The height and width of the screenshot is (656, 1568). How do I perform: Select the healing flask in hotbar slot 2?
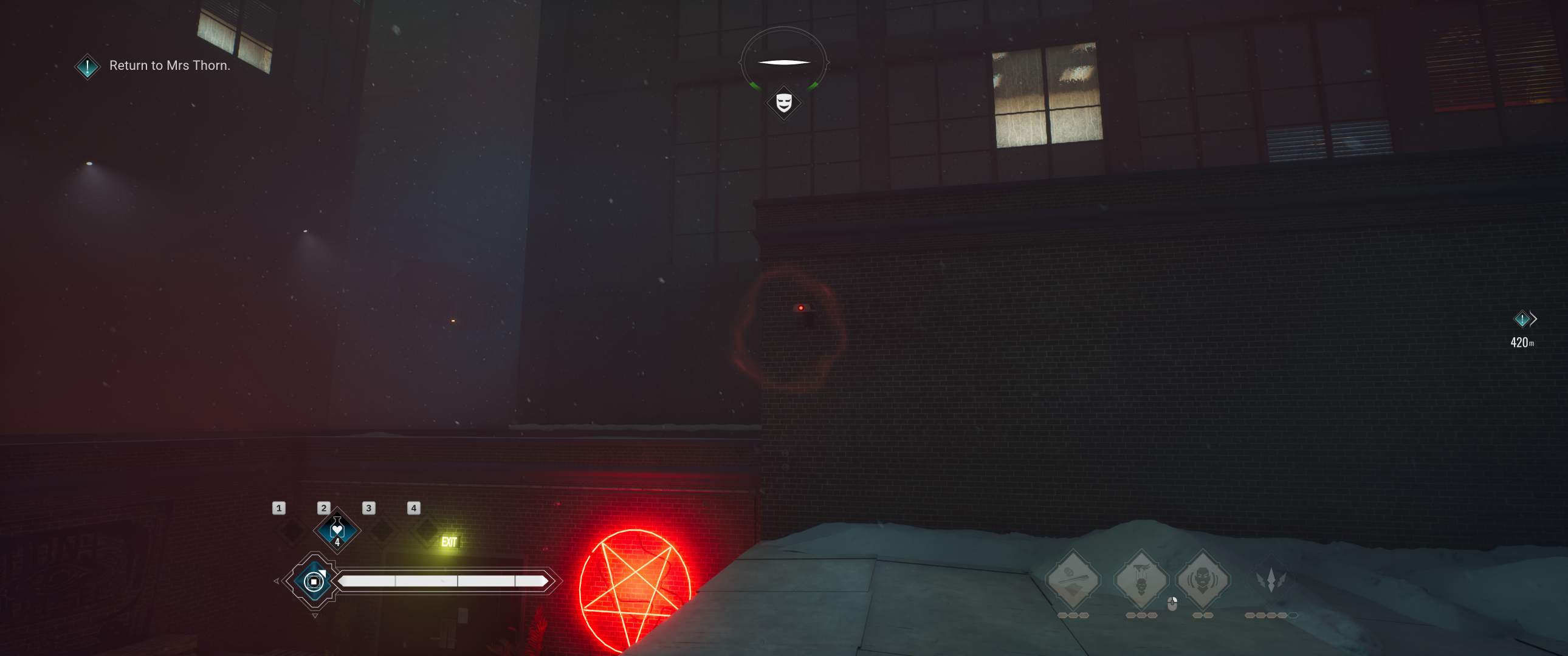tap(338, 532)
